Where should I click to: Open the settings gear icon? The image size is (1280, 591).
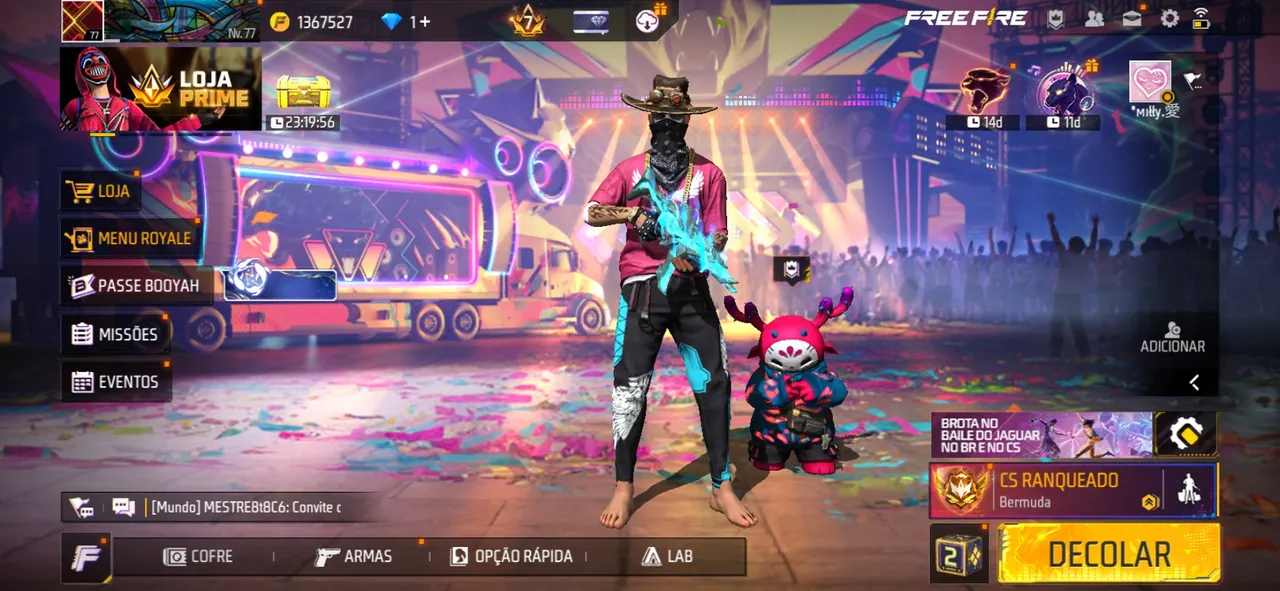[1169, 18]
